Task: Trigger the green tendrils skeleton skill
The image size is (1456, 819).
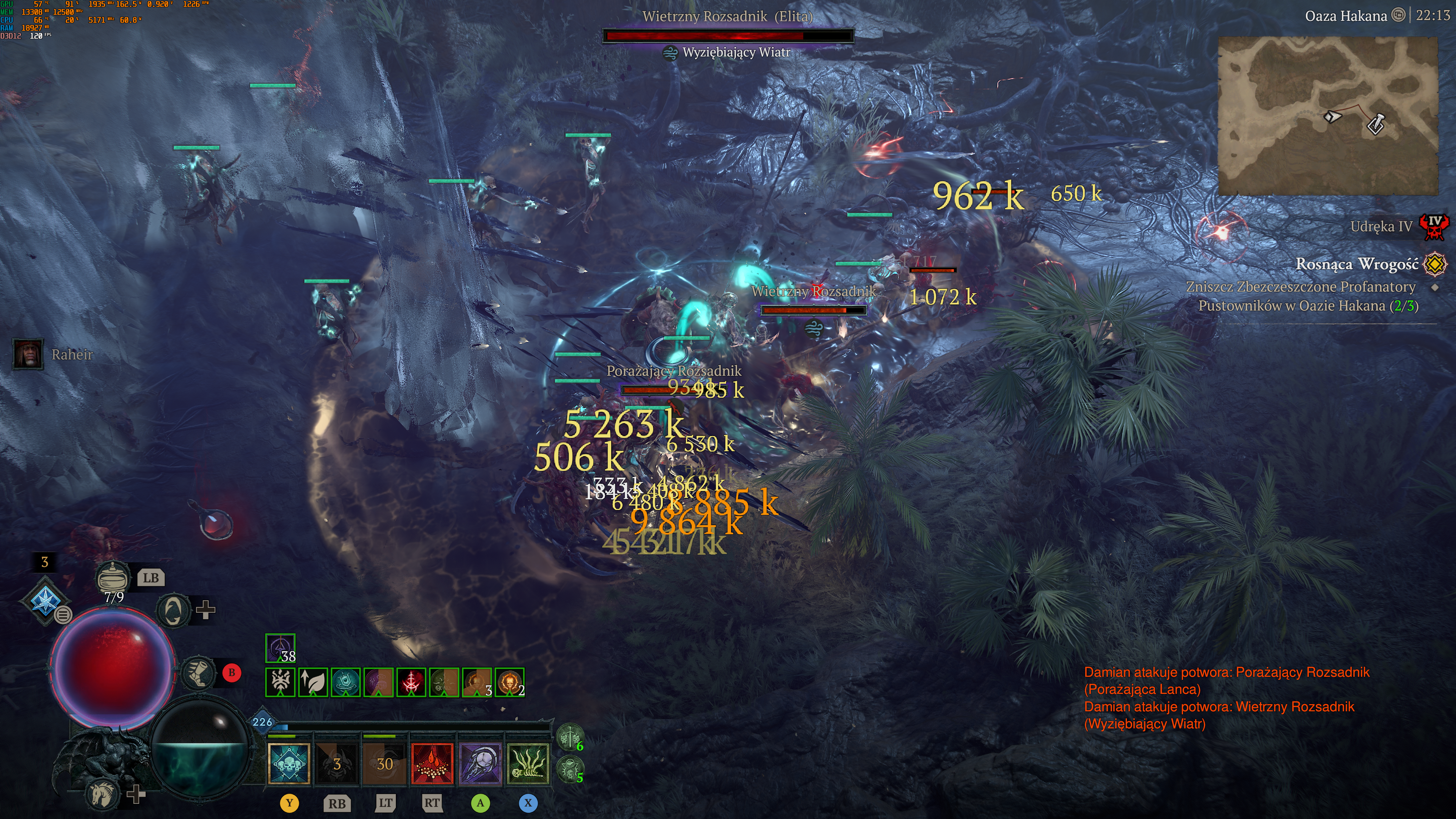Action: tap(528, 764)
